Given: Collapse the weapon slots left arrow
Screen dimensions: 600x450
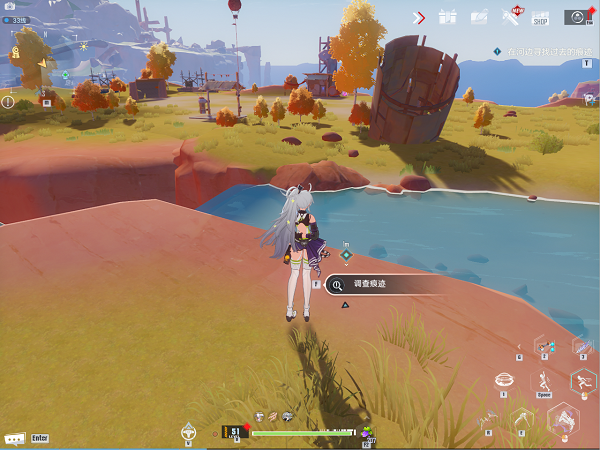Looking at the screenshot, I should 518,345.
